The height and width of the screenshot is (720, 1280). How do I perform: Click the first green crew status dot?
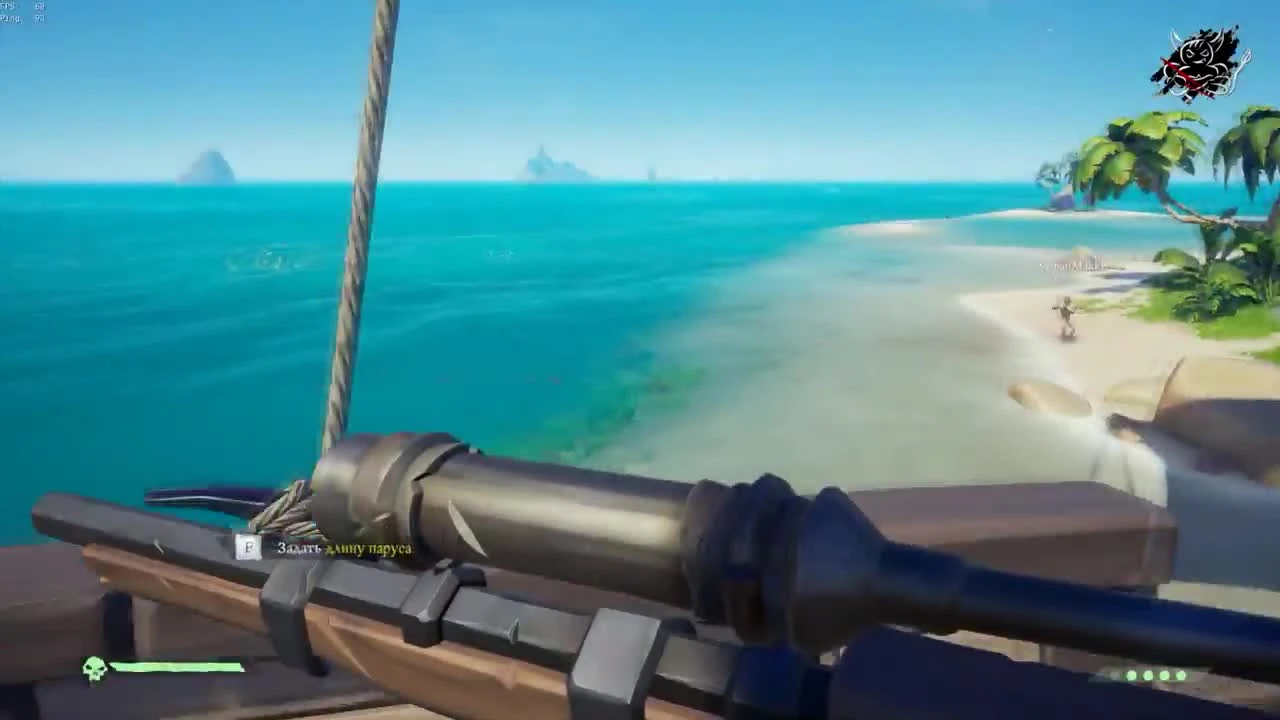1131,675
